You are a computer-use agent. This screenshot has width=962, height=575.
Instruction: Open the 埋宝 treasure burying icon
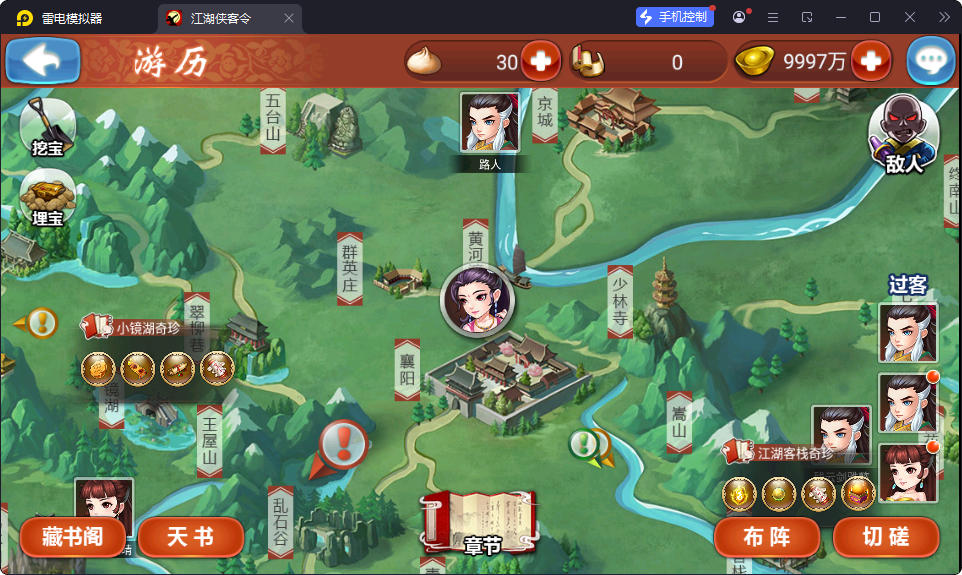pos(47,196)
